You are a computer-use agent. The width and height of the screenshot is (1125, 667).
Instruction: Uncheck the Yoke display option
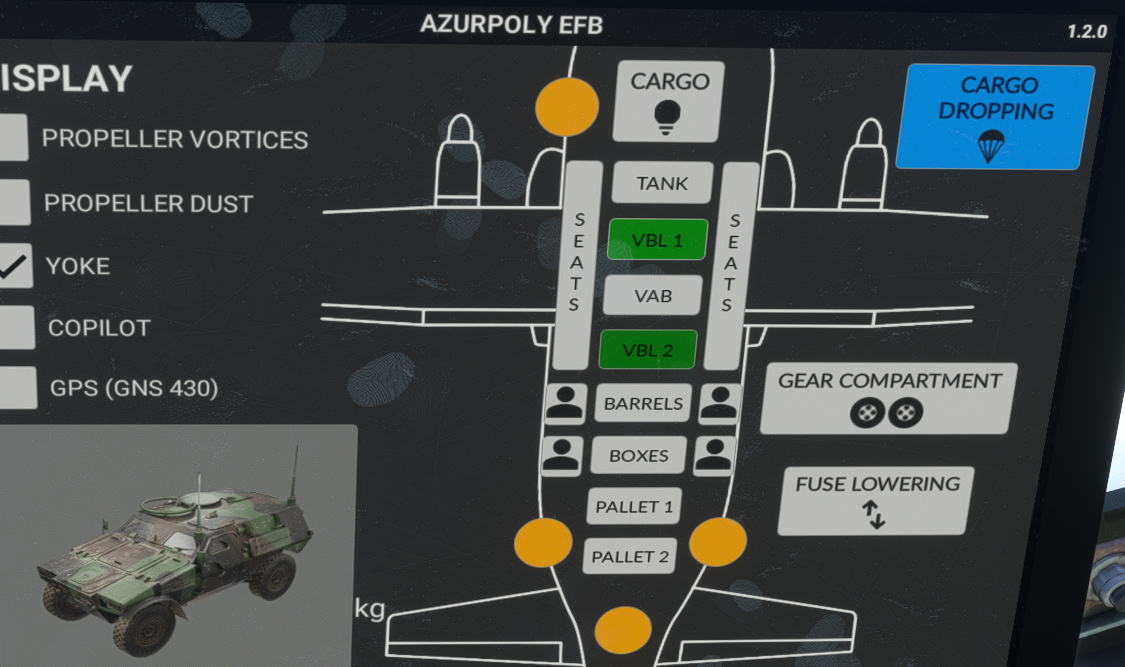click(x=14, y=266)
